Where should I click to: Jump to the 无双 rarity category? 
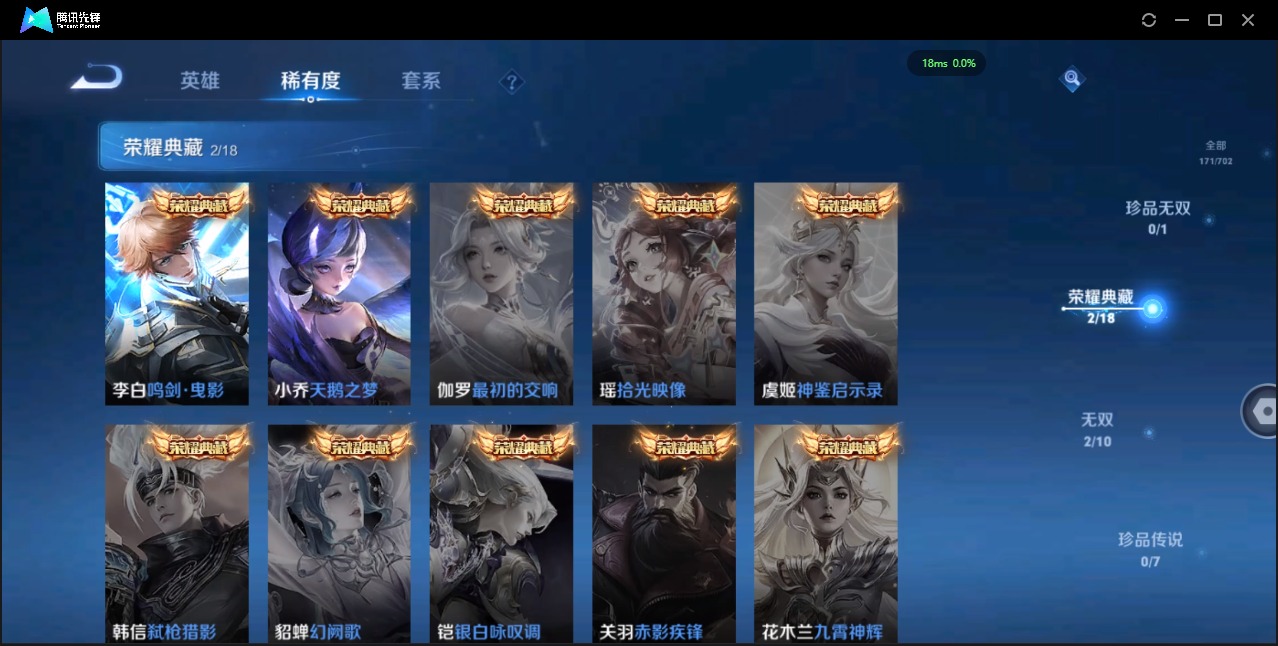click(x=1097, y=428)
